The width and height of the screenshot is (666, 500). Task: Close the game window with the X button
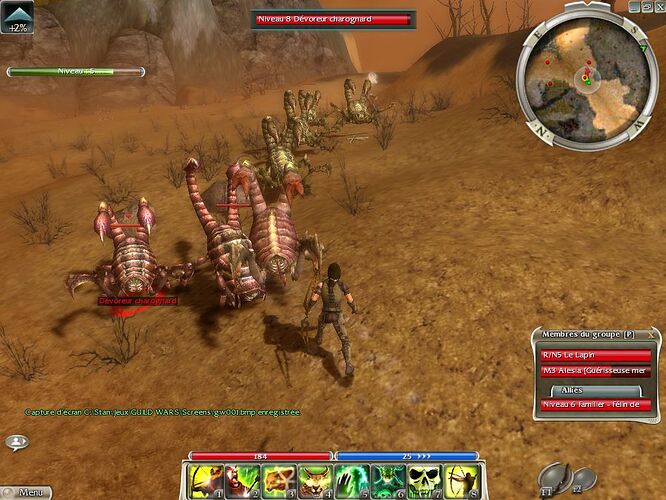[659, 6]
